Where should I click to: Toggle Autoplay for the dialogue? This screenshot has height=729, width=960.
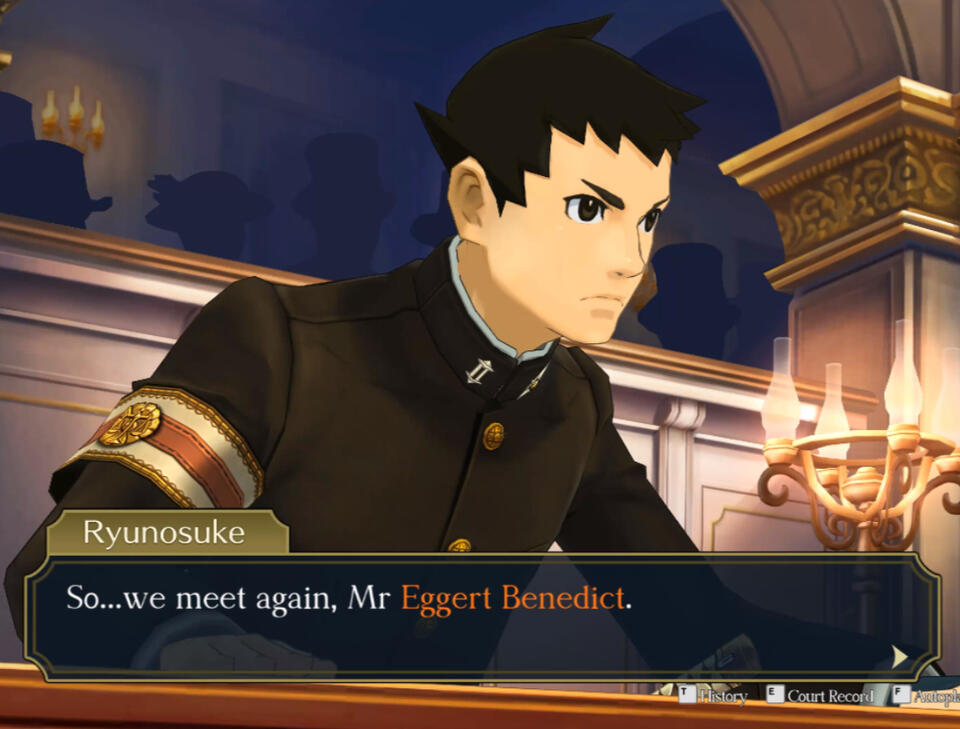pos(927,696)
